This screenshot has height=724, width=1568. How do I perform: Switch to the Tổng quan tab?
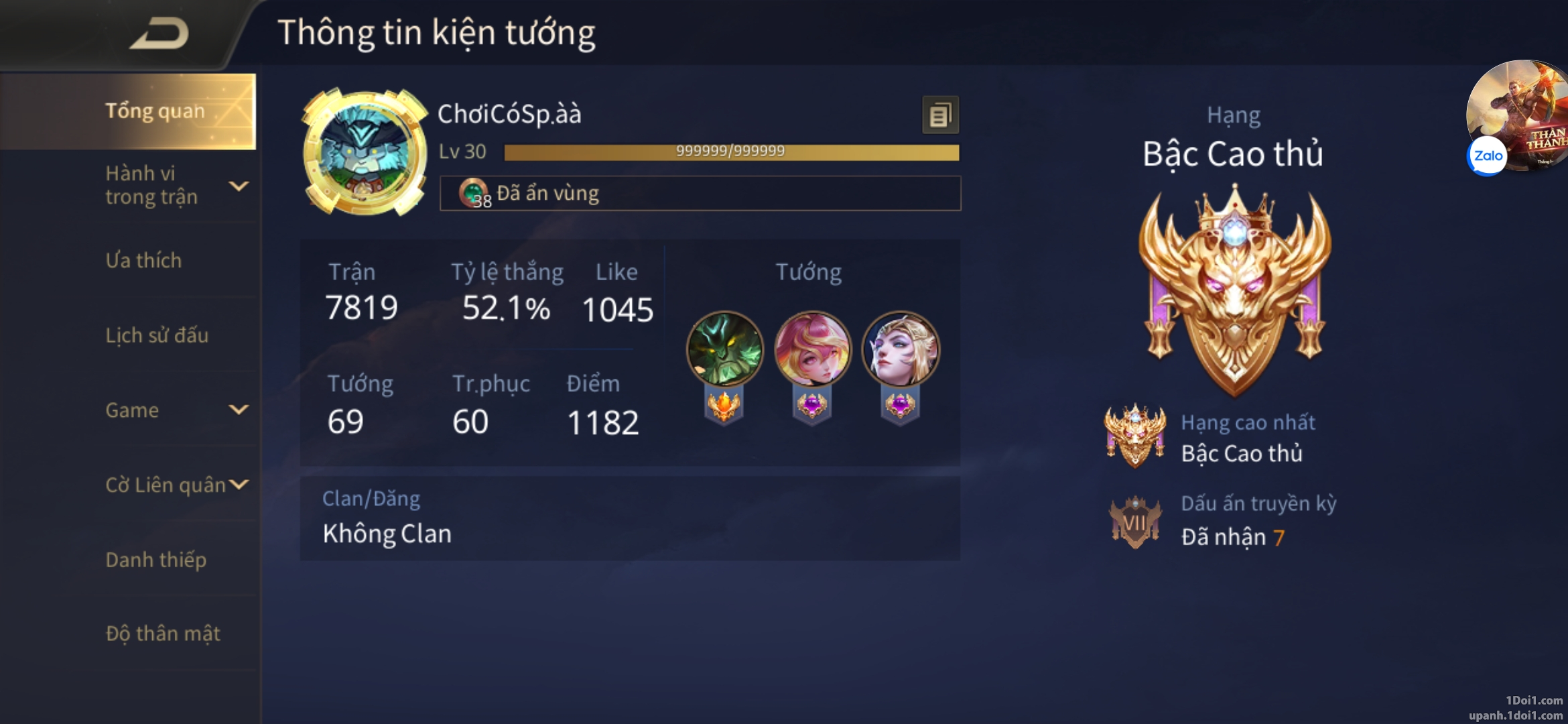click(154, 111)
